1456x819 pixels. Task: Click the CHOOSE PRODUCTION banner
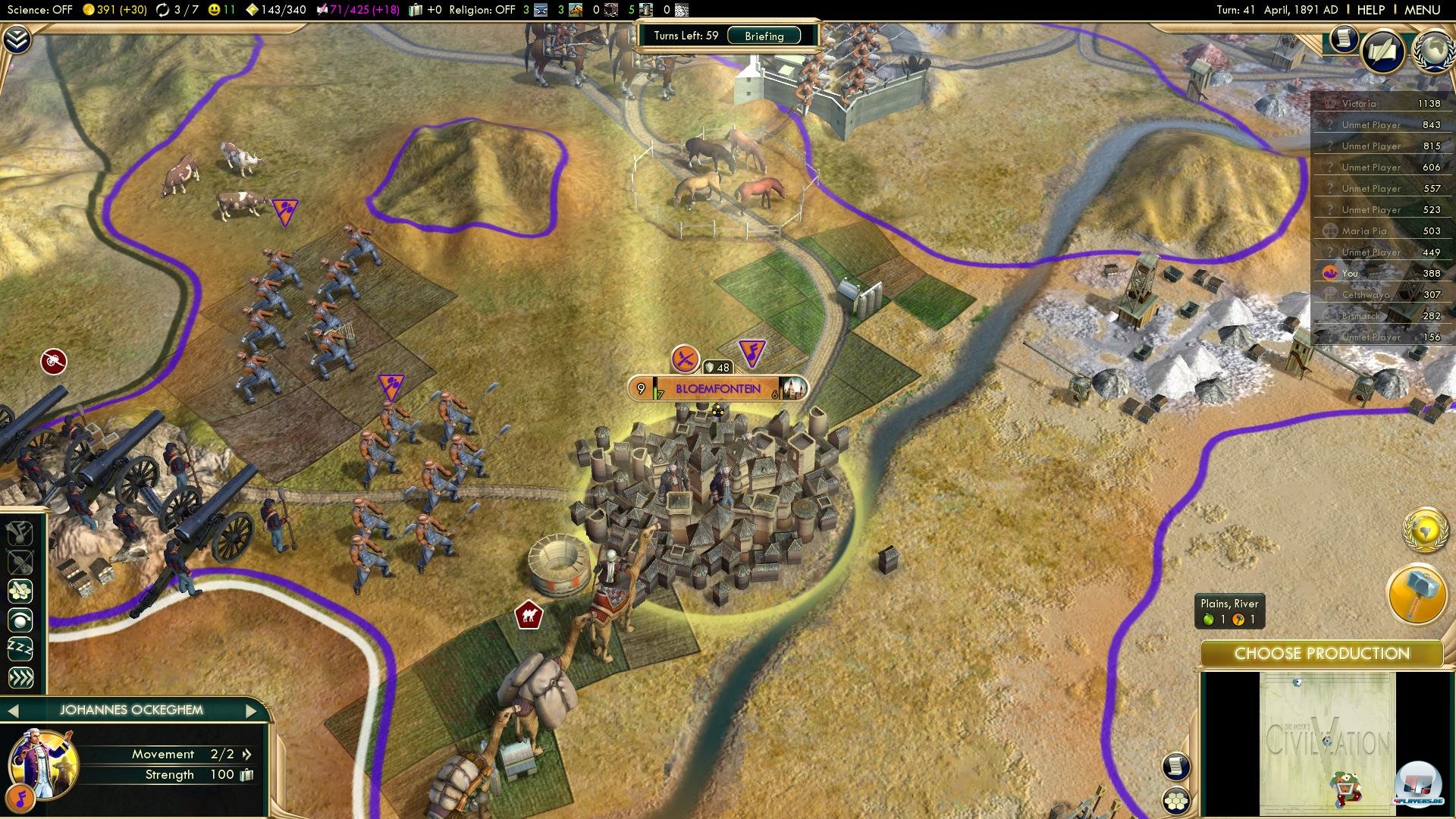point(1323,653)
